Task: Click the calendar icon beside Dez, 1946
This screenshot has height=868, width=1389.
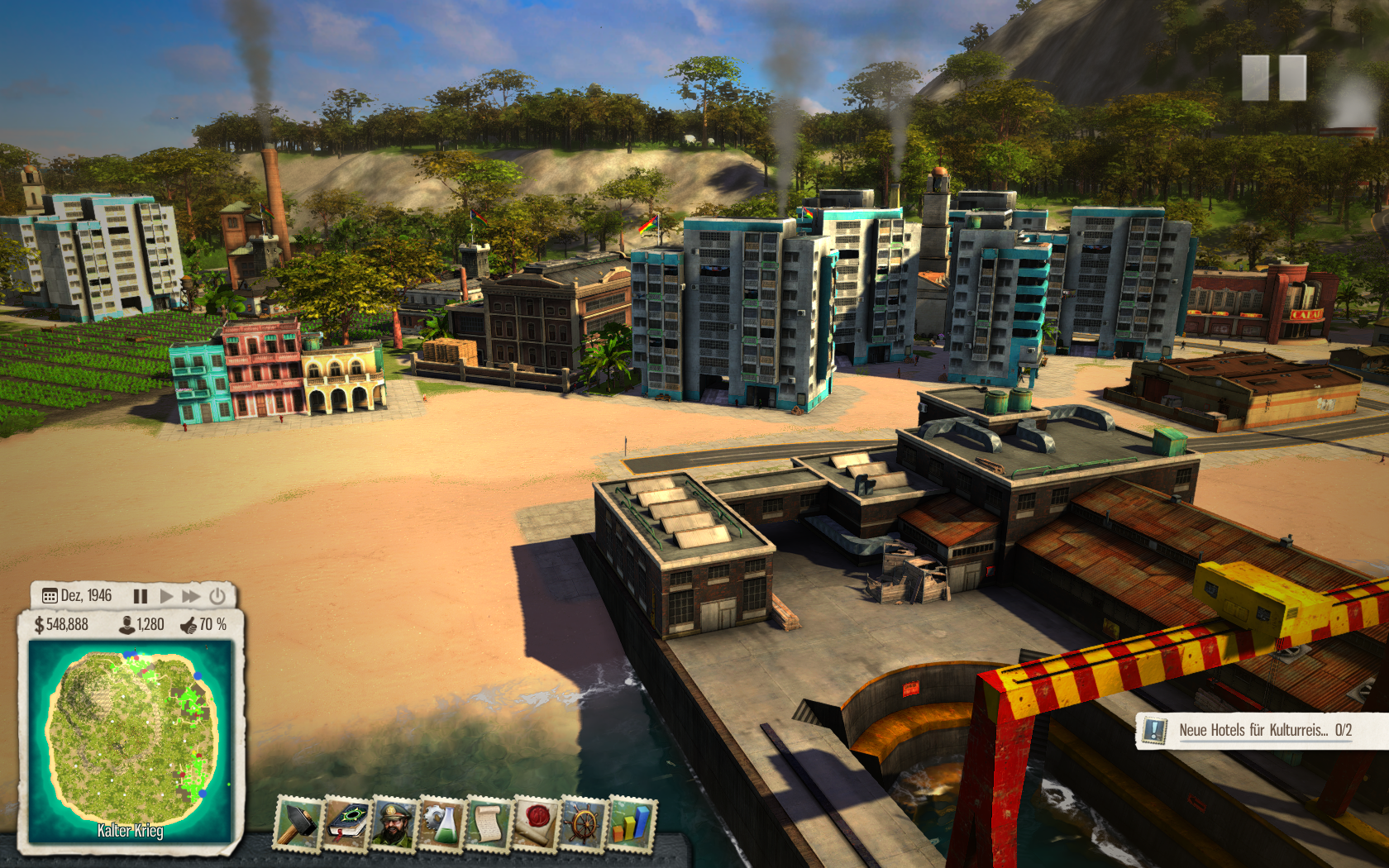Action: (x=50, y=596)
